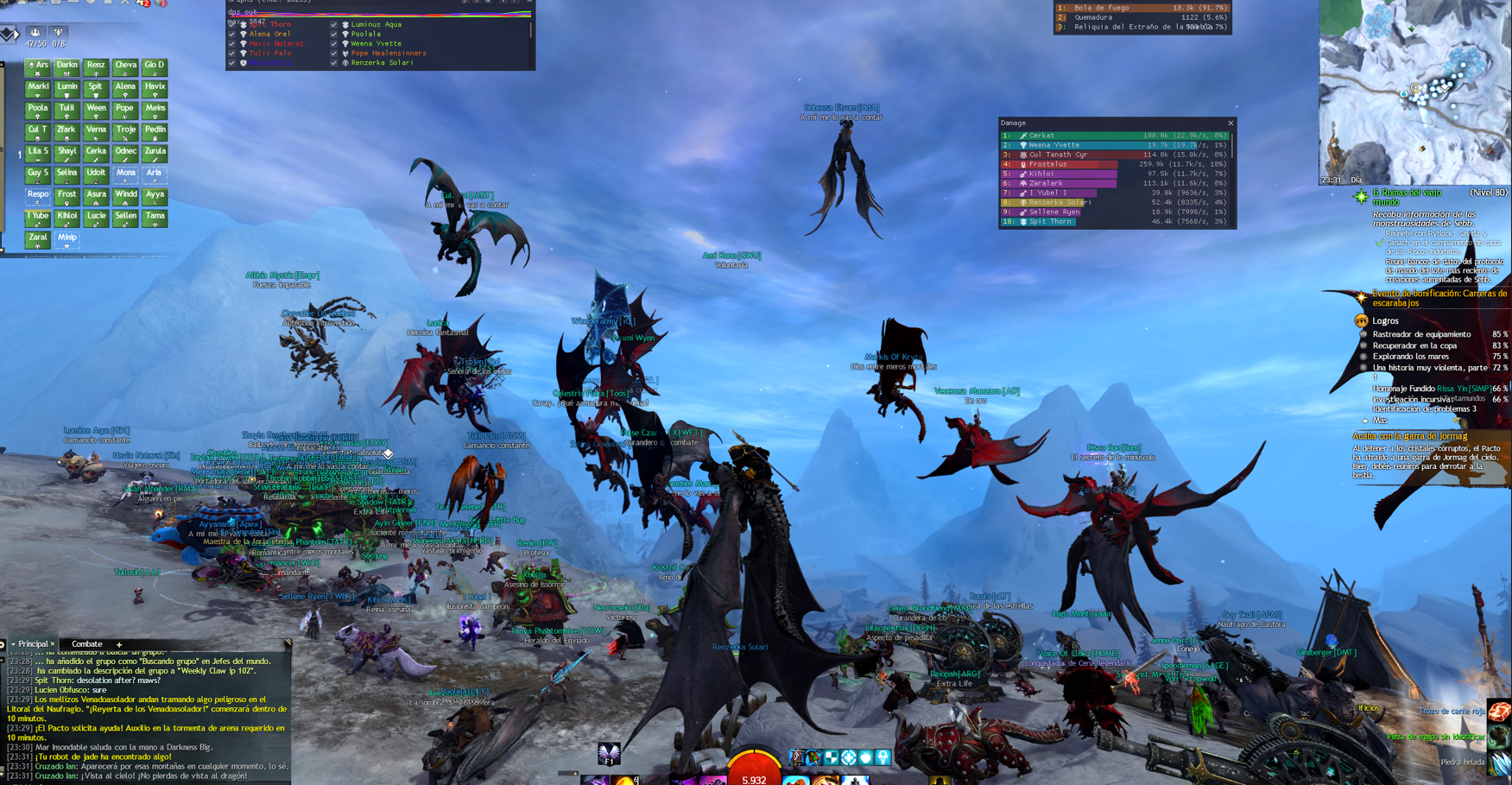Uncheck Alena Orel in the dps graph list
The image size is (1512, 785).
coord(231,35)
